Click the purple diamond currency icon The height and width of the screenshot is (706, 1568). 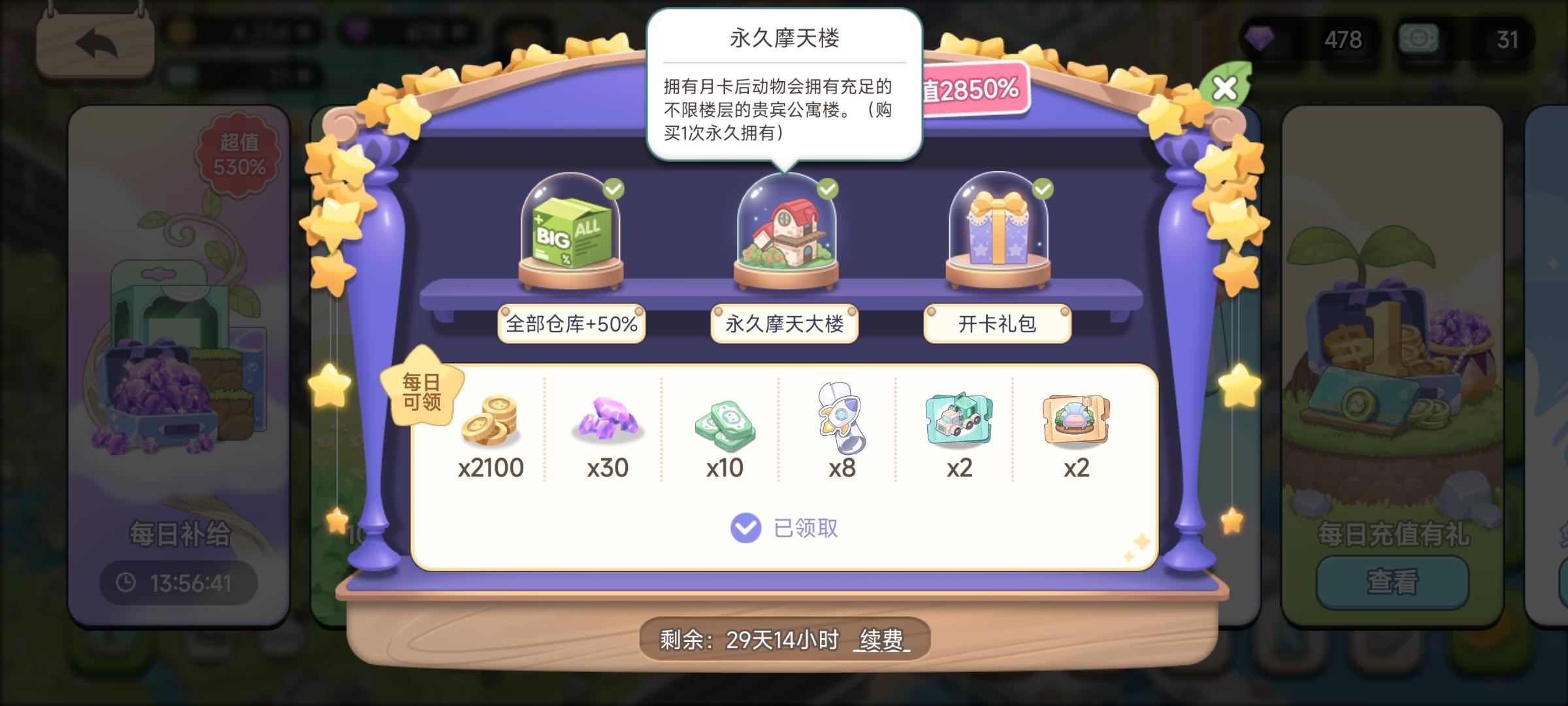1263,41
